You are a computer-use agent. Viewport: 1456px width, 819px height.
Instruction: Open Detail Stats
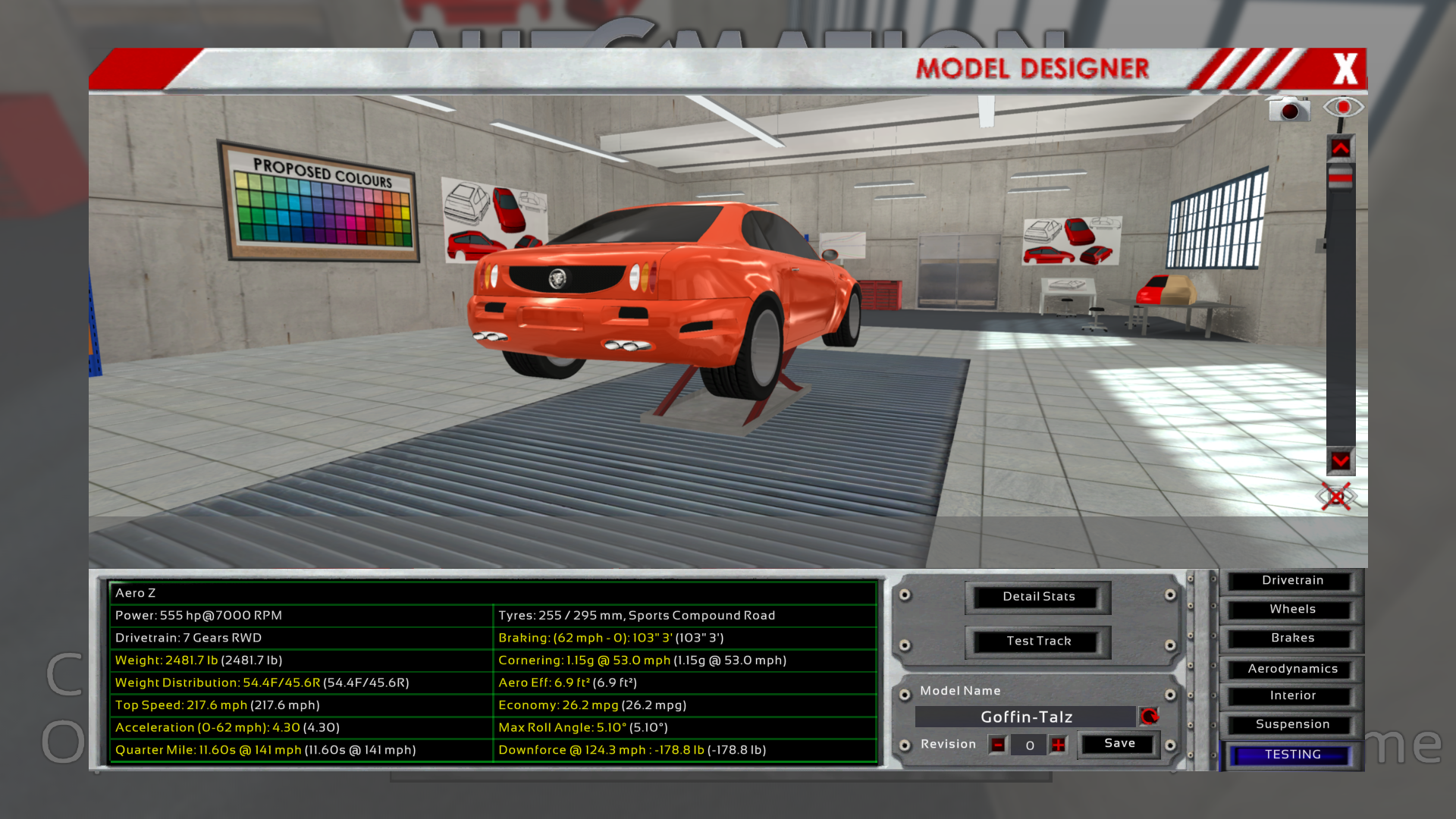point(1038,597)
